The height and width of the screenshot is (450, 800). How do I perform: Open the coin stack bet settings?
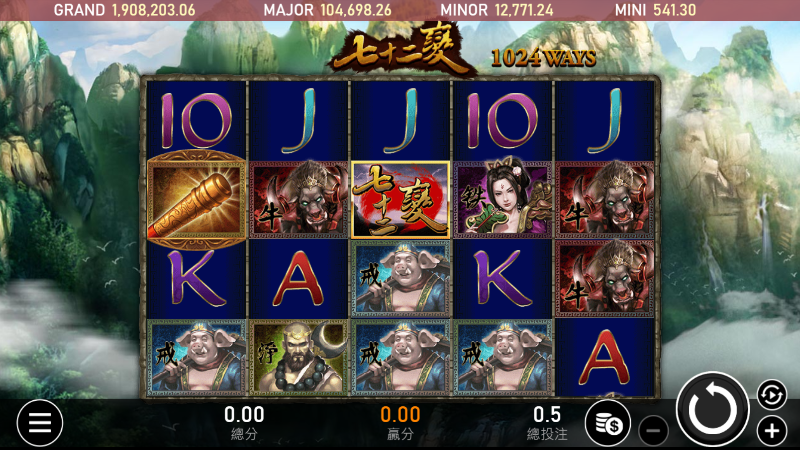click(606, 424)
